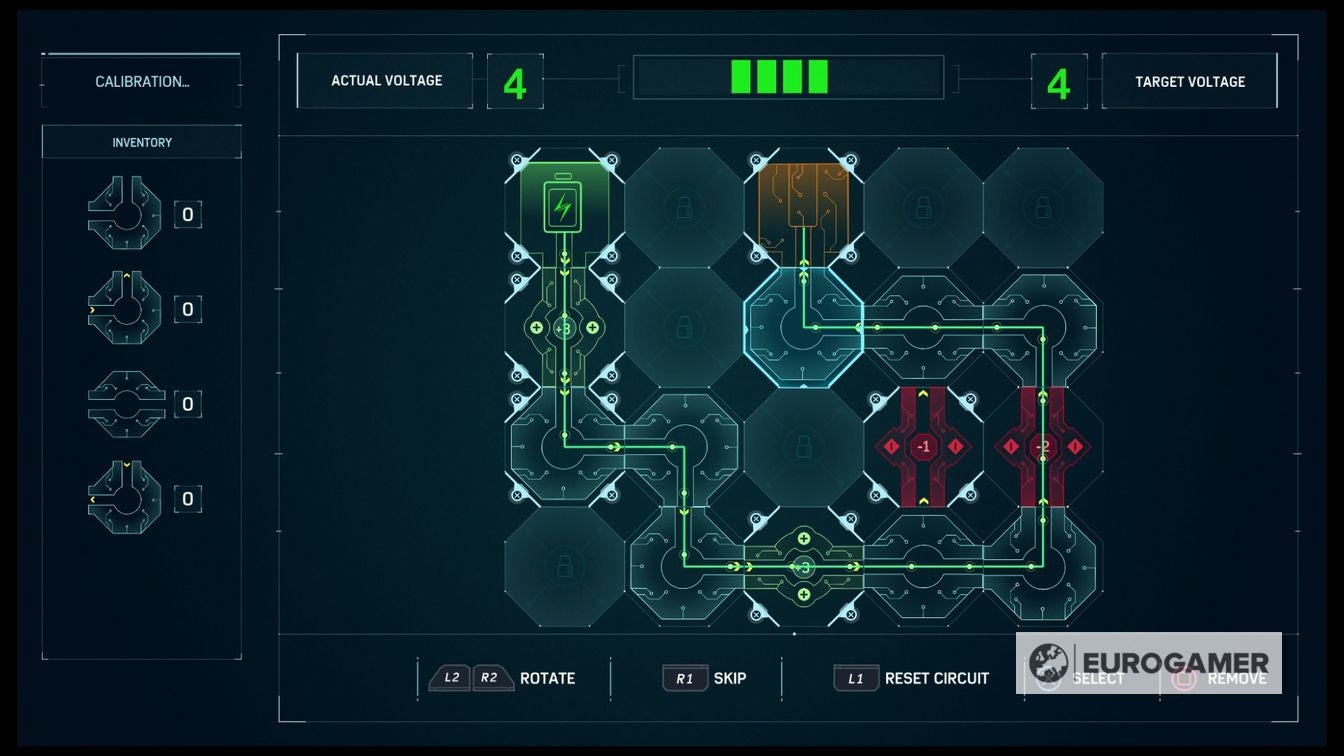Select the second inventory piece with yellow arrows

point(123,309)
